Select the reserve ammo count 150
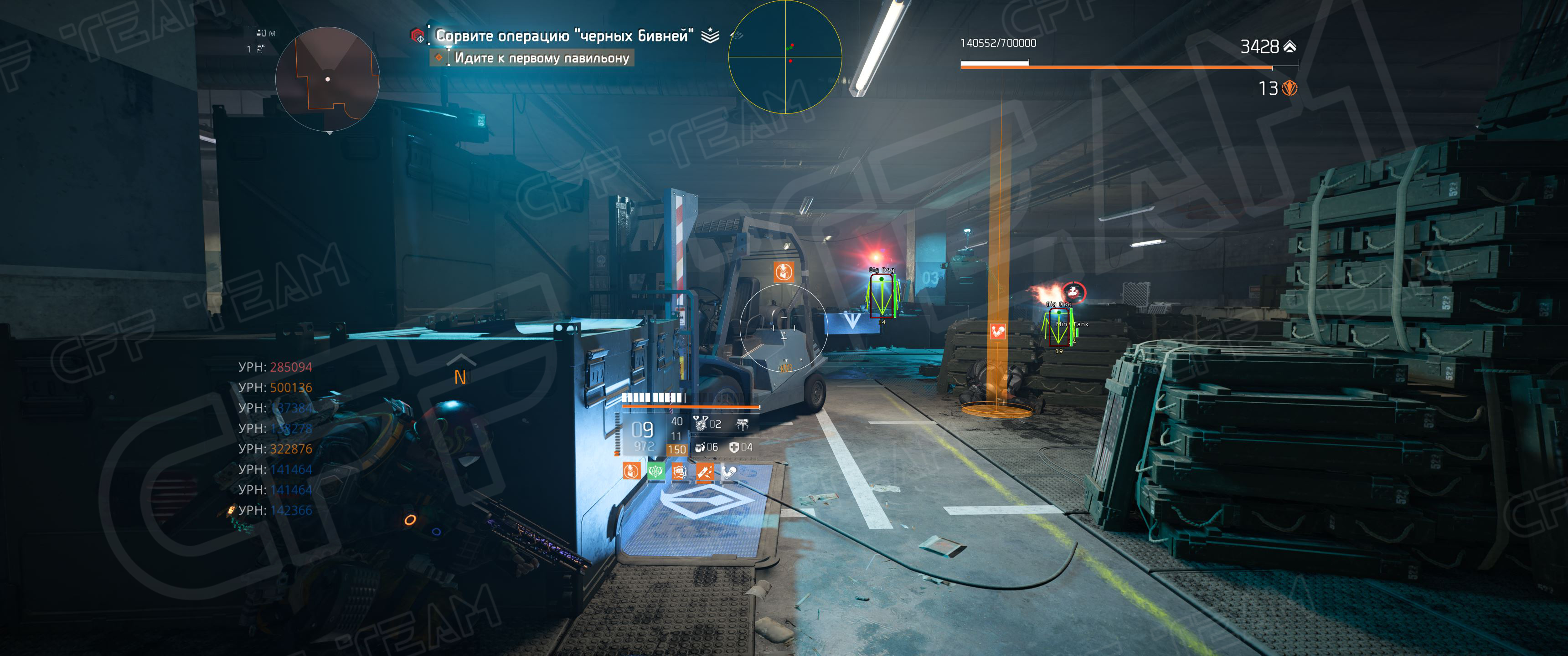The width and height of the screenshot is (1568, 656). pos(676,450)
